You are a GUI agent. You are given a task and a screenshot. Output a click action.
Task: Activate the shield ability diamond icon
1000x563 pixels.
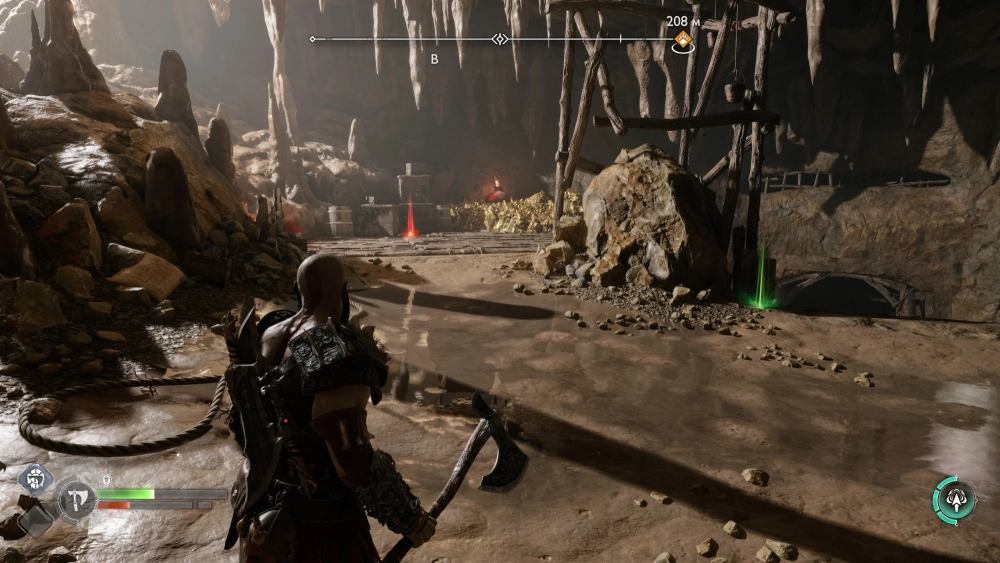click(36, 479)
